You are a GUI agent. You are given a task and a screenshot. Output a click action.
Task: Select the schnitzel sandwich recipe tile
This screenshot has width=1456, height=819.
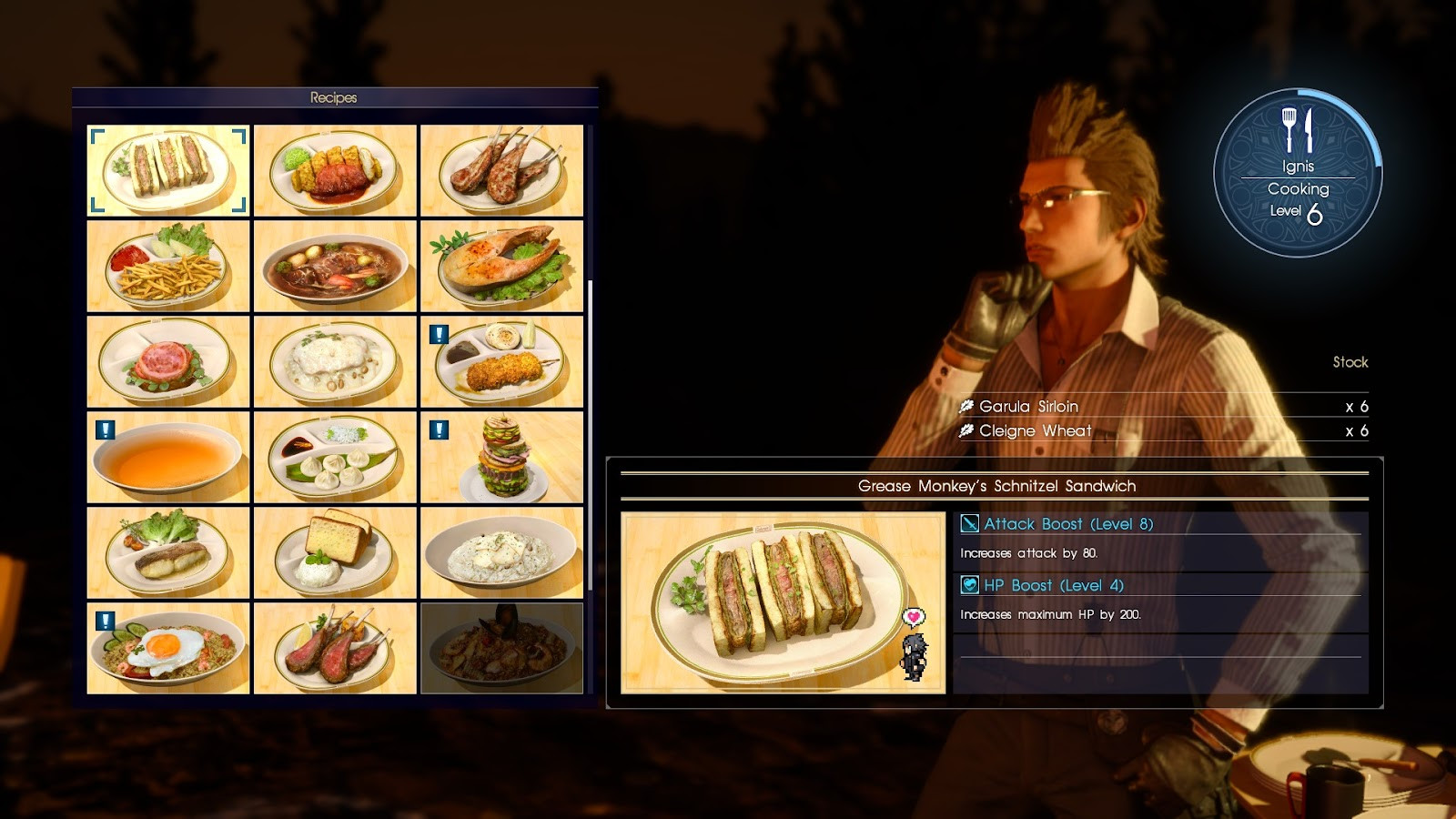168,170
